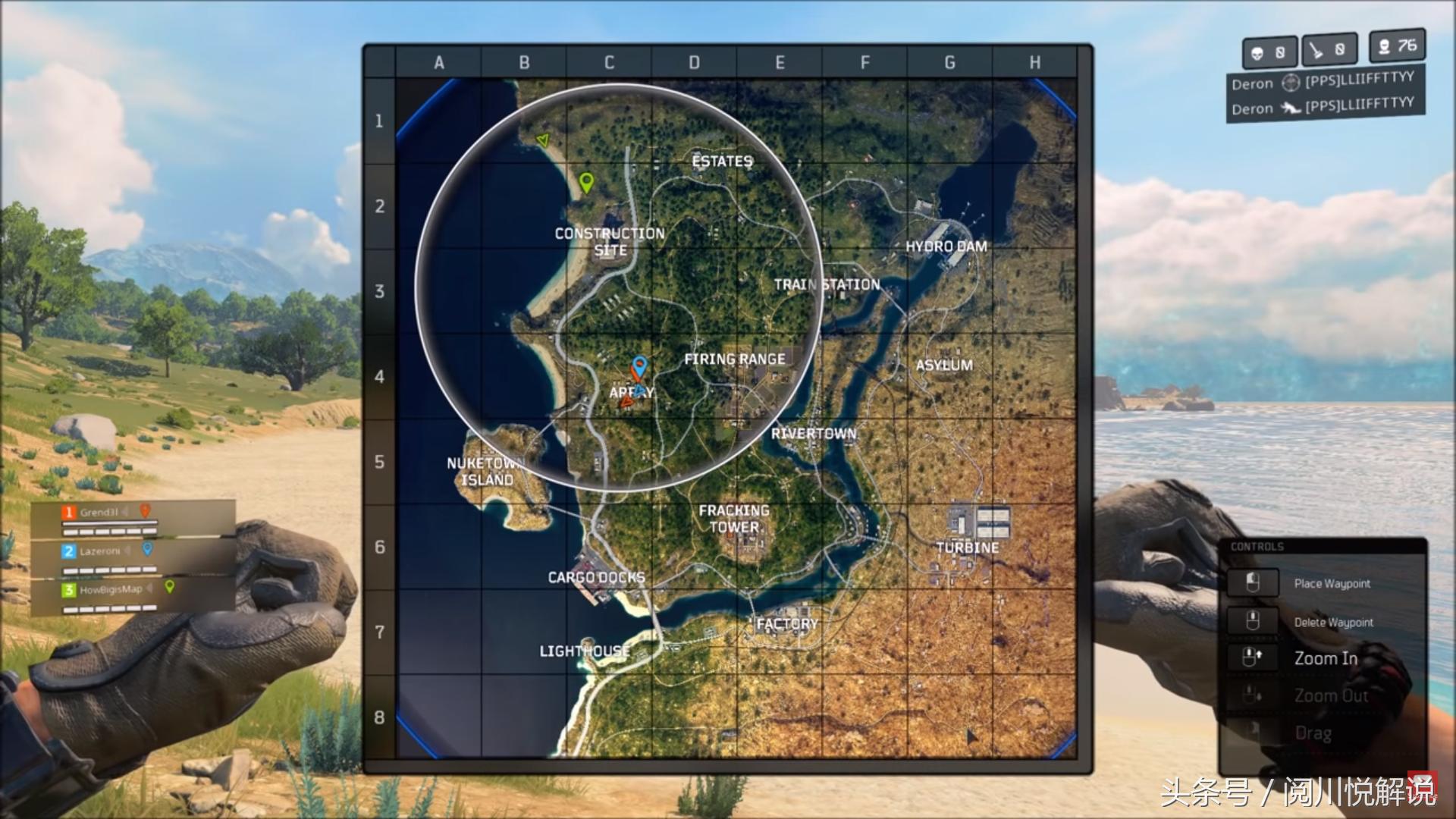This screenshot has height=819, width=1456.
Task: Click Grend3l's orange waypoint pin in squad list
Action: pyautogui.click(x=146, y=512)
